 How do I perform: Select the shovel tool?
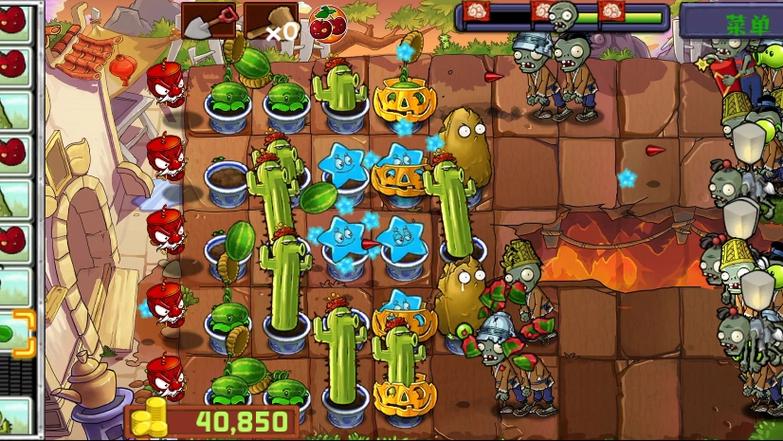(x=208, y=19)
